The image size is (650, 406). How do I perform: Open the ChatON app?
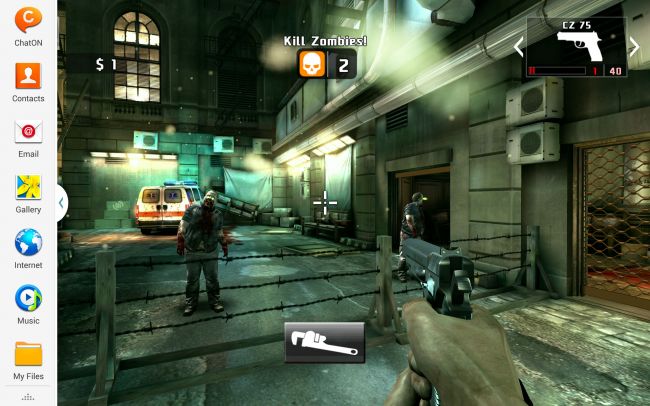(x=28, y=20)
